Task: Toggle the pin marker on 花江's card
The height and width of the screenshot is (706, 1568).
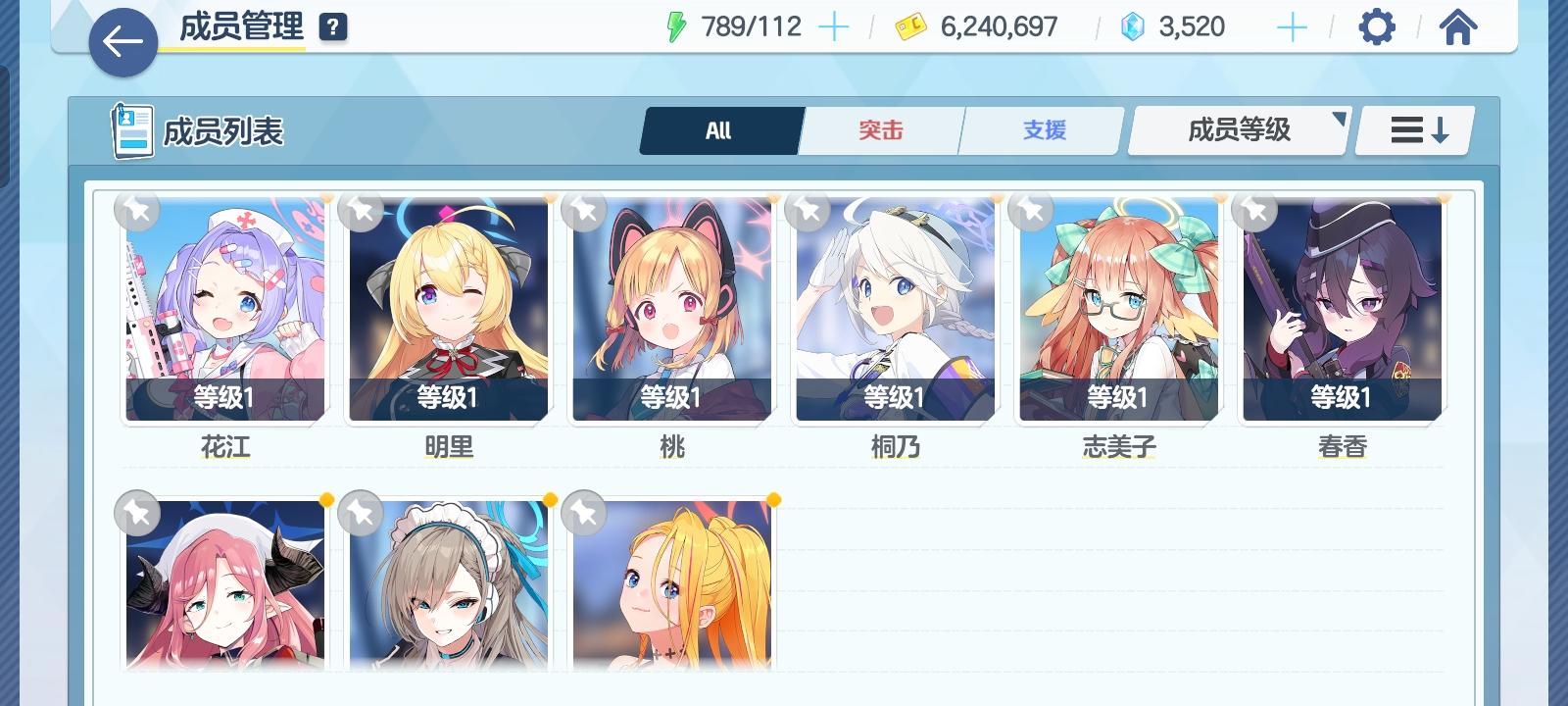Action: click(x=138, y=212)
